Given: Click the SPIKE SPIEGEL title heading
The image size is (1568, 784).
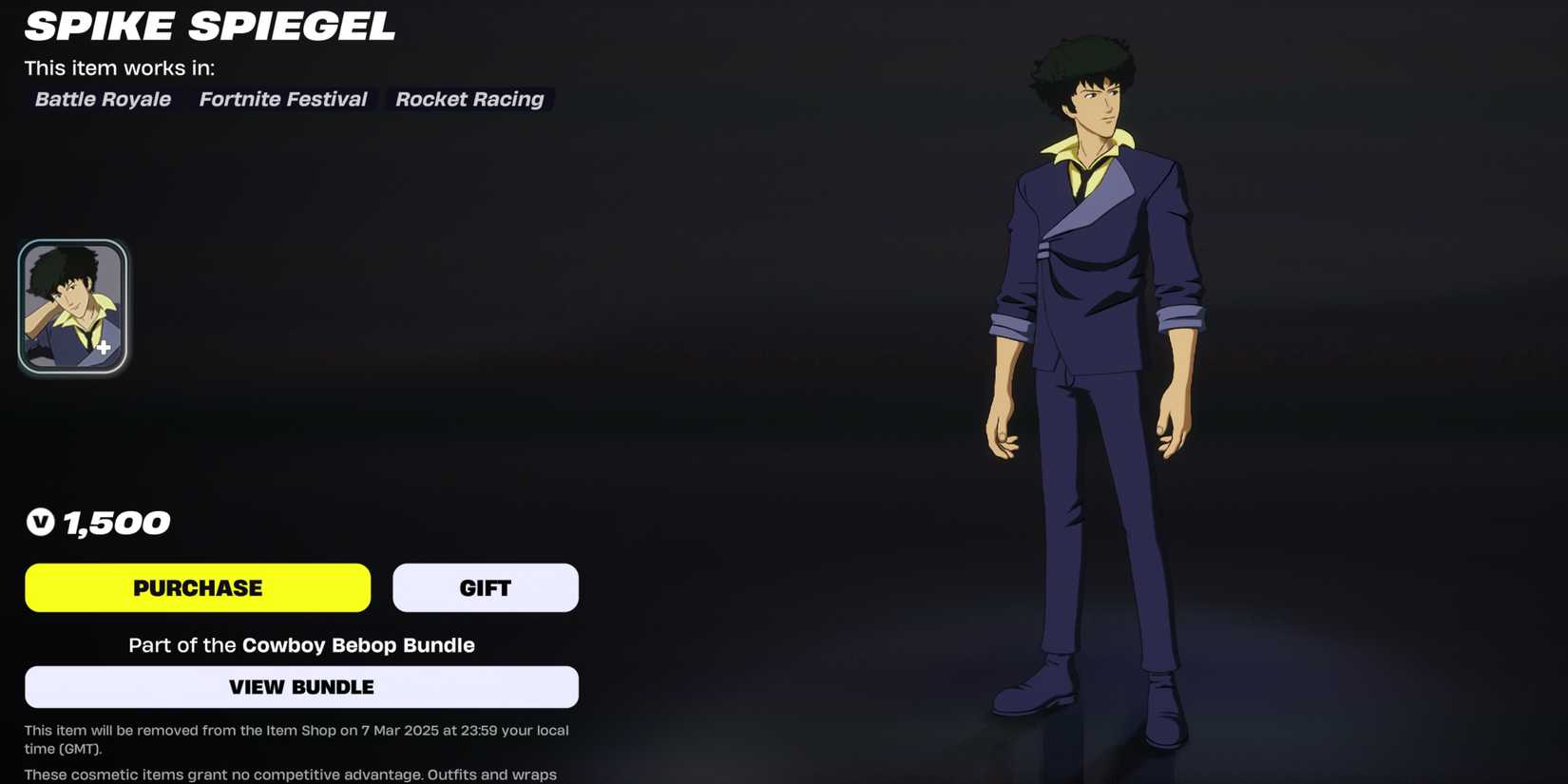Looking at the screenshot, I should click(x=209, y=27).
